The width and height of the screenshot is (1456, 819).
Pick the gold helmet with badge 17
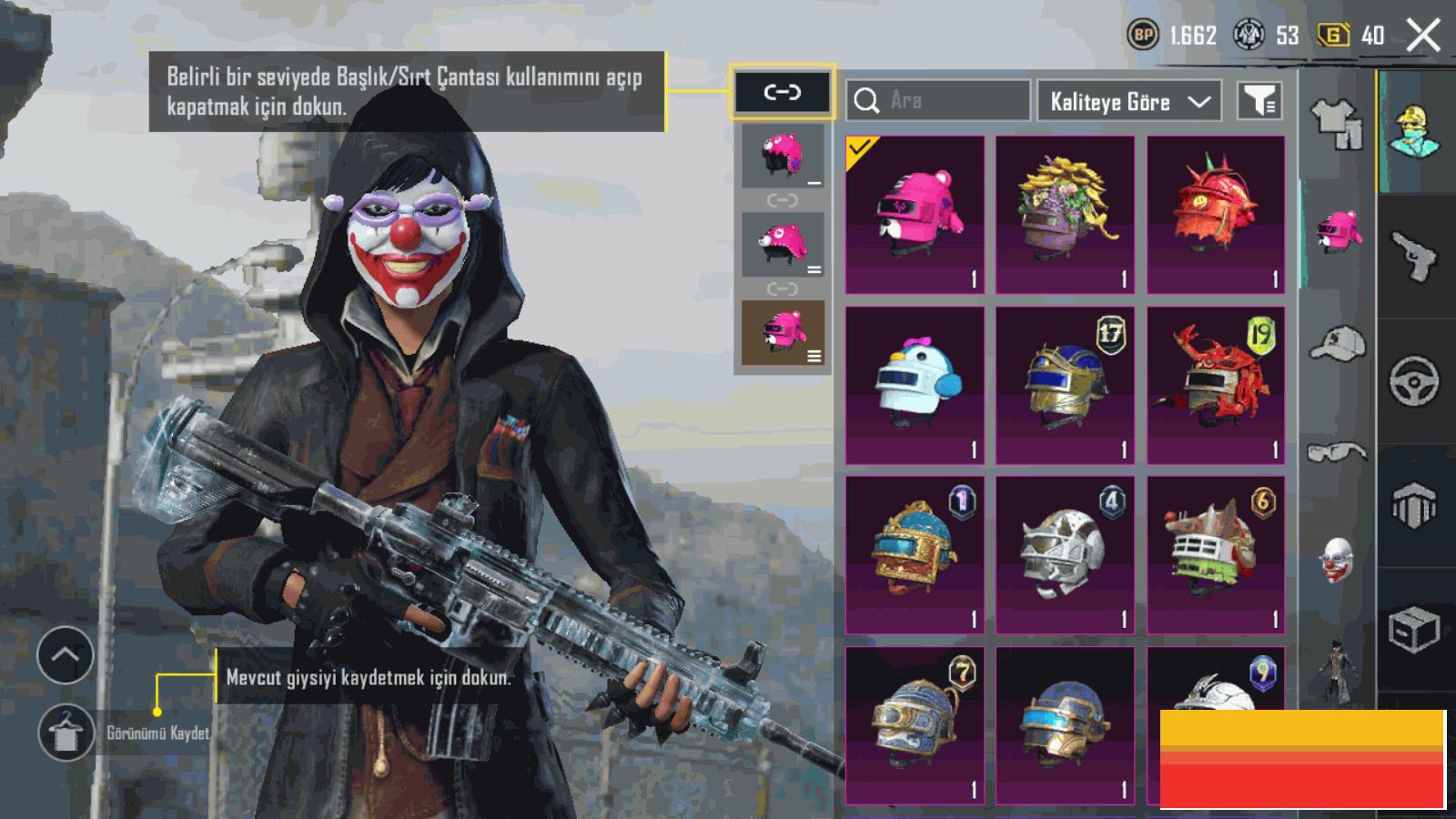[1065, 386]
